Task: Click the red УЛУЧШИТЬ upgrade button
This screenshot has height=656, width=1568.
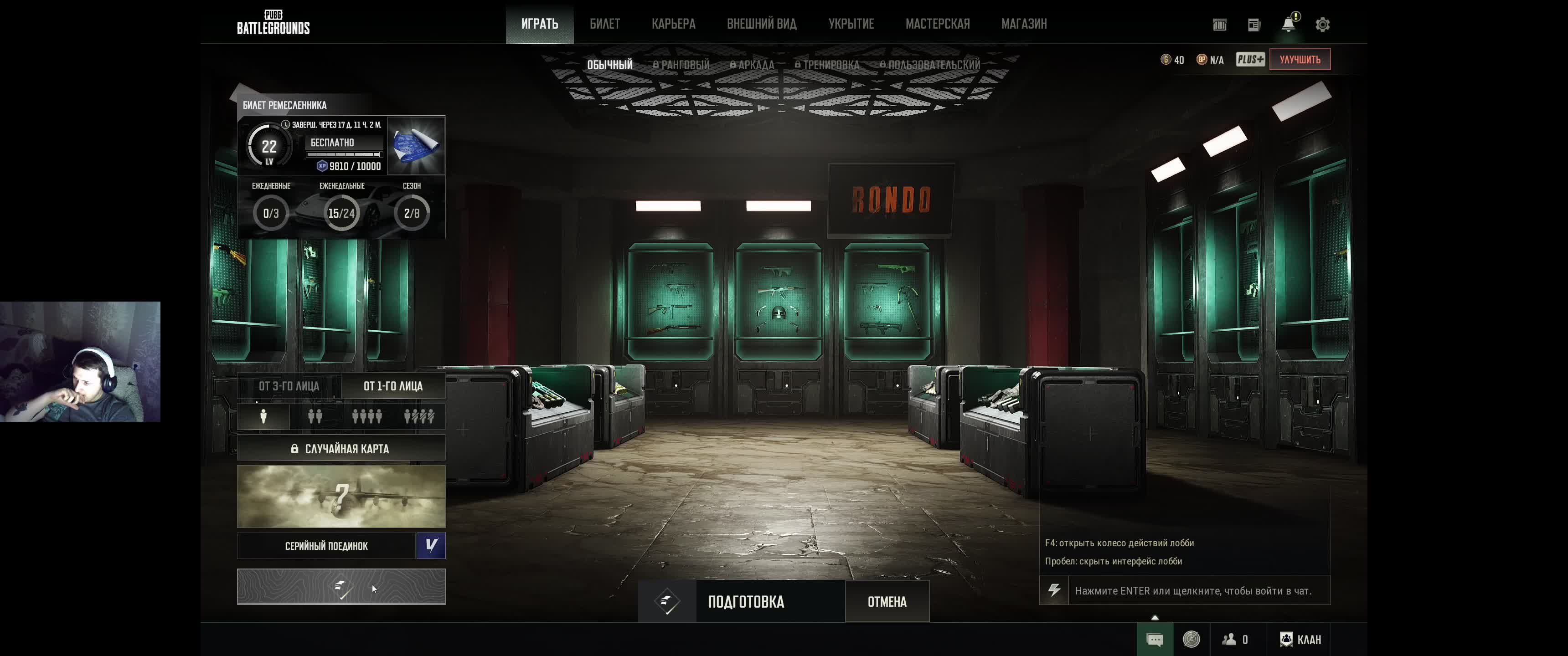Action: tap(1300, 60)
